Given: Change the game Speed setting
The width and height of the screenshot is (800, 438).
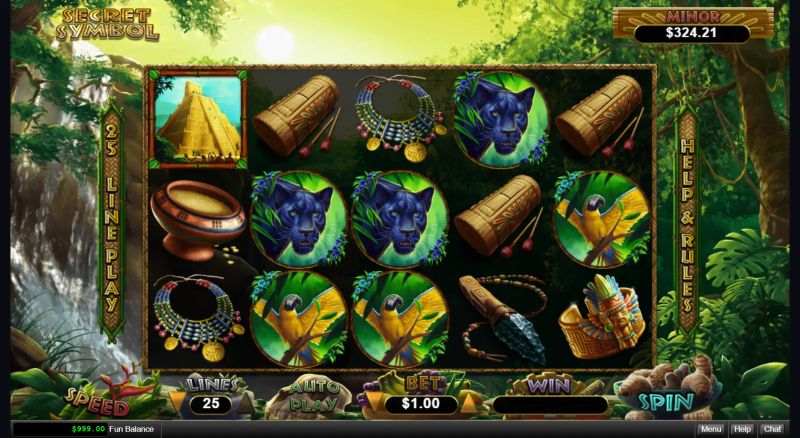Looking at the screenshot, I should tap(97, 401).
